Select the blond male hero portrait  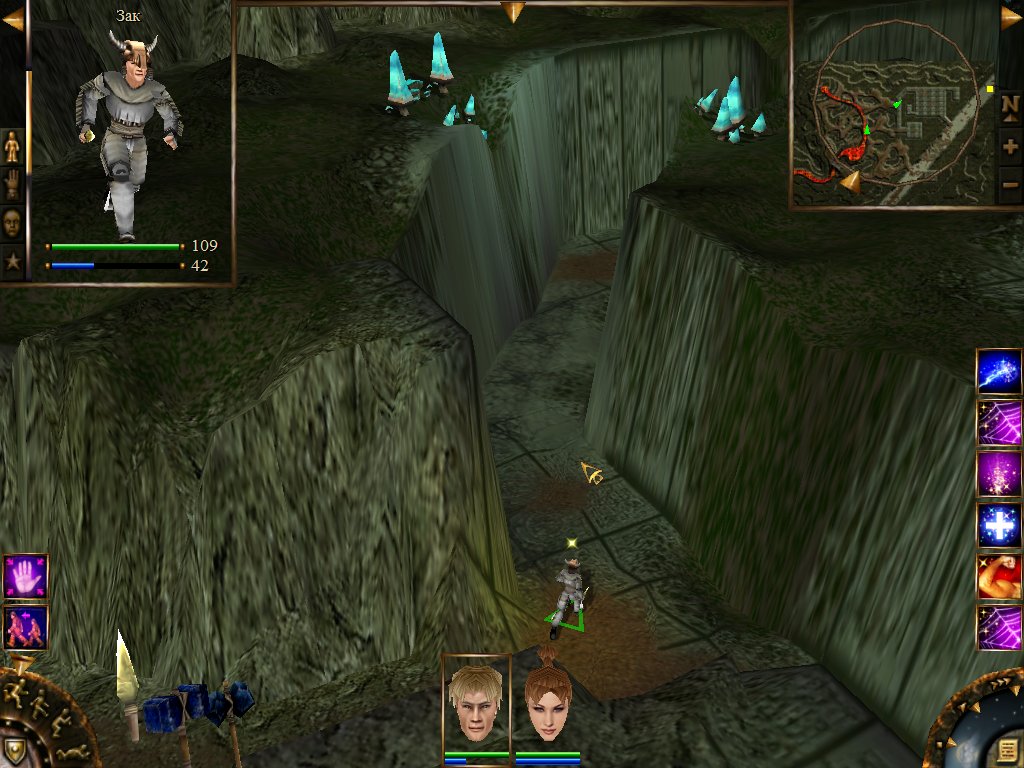(x=476, y=703)
